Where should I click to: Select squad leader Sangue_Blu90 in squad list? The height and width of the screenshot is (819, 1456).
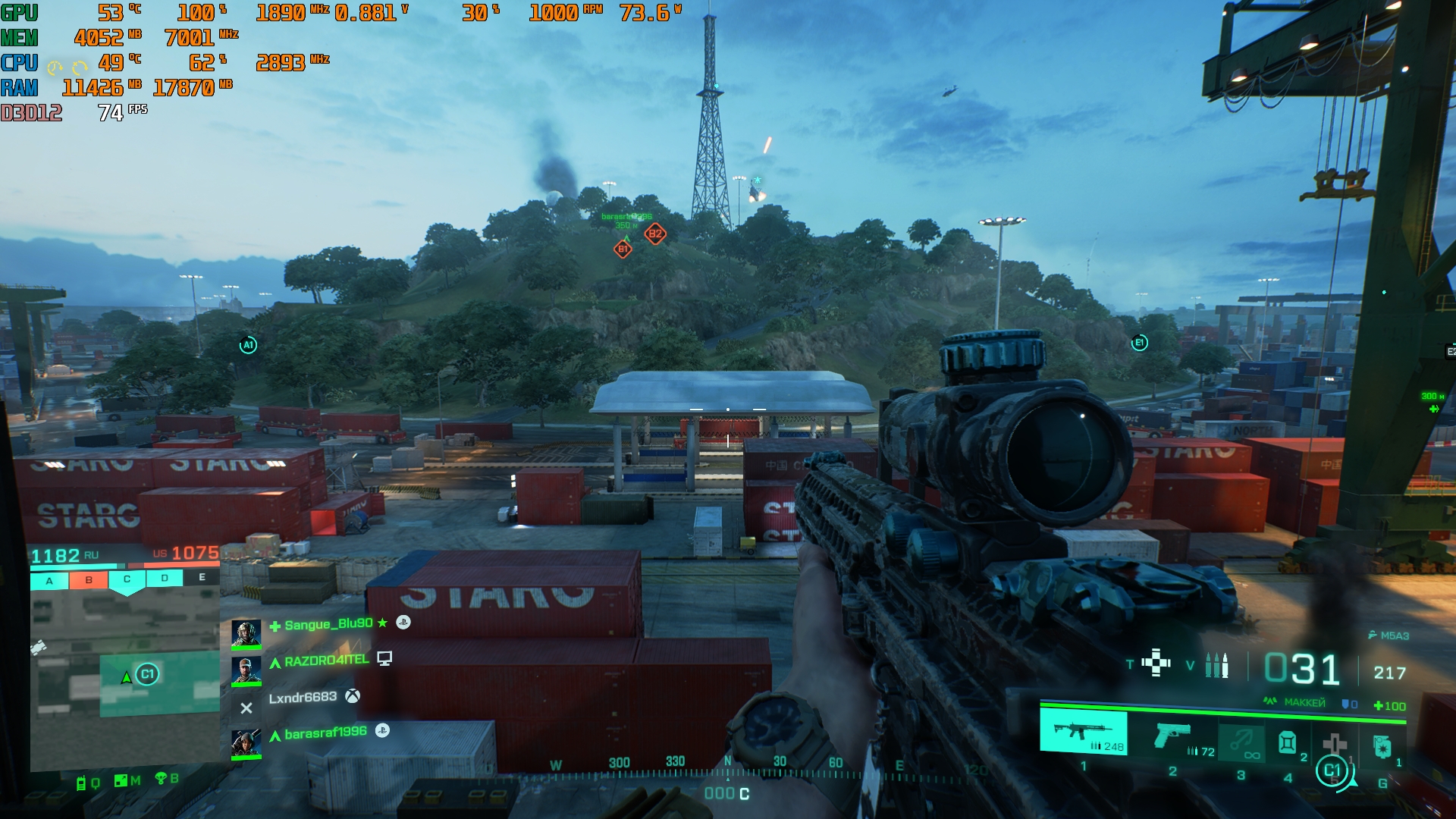[328, 624]
